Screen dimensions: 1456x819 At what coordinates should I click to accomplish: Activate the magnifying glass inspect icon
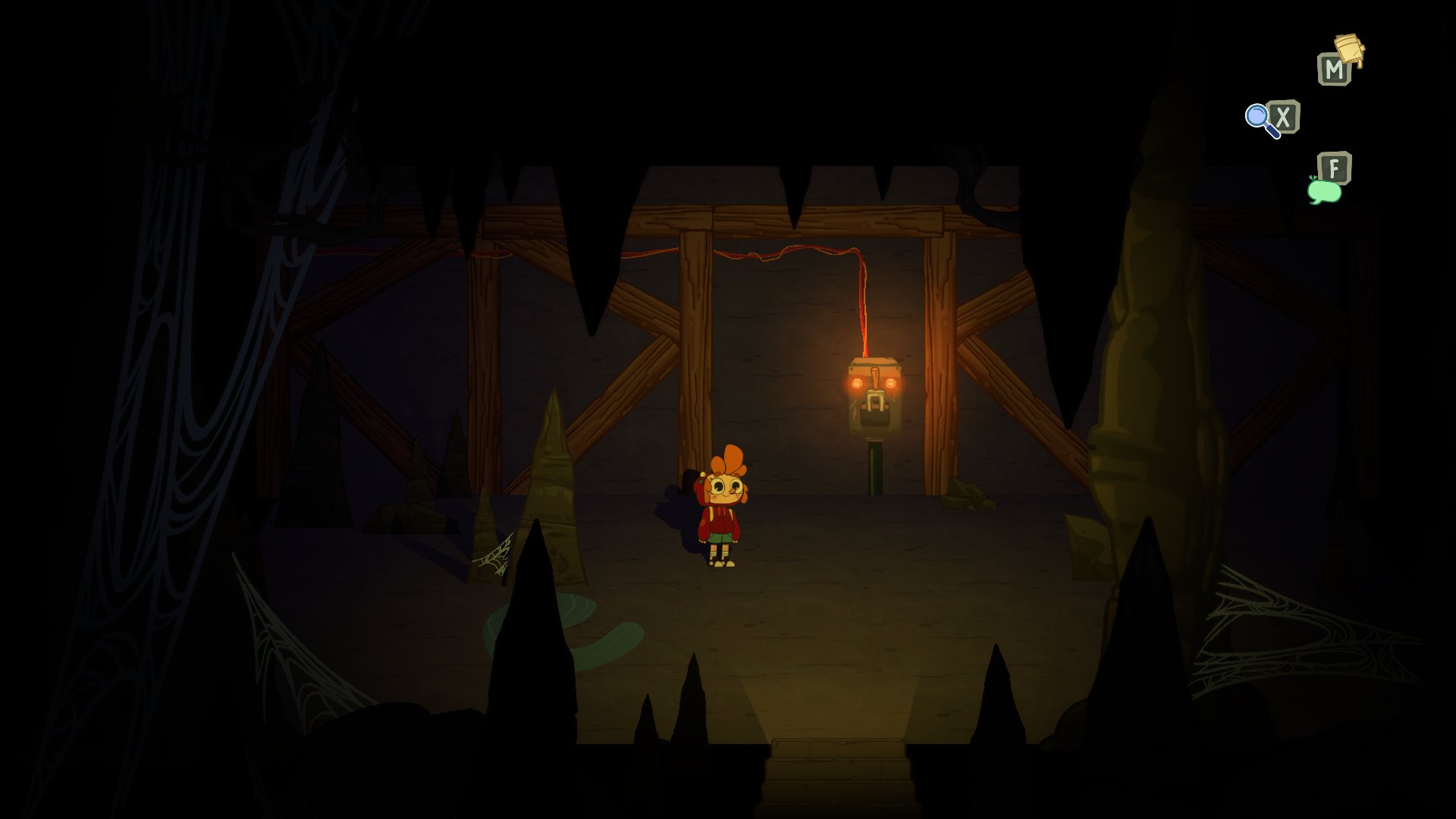click(1260, 120)
